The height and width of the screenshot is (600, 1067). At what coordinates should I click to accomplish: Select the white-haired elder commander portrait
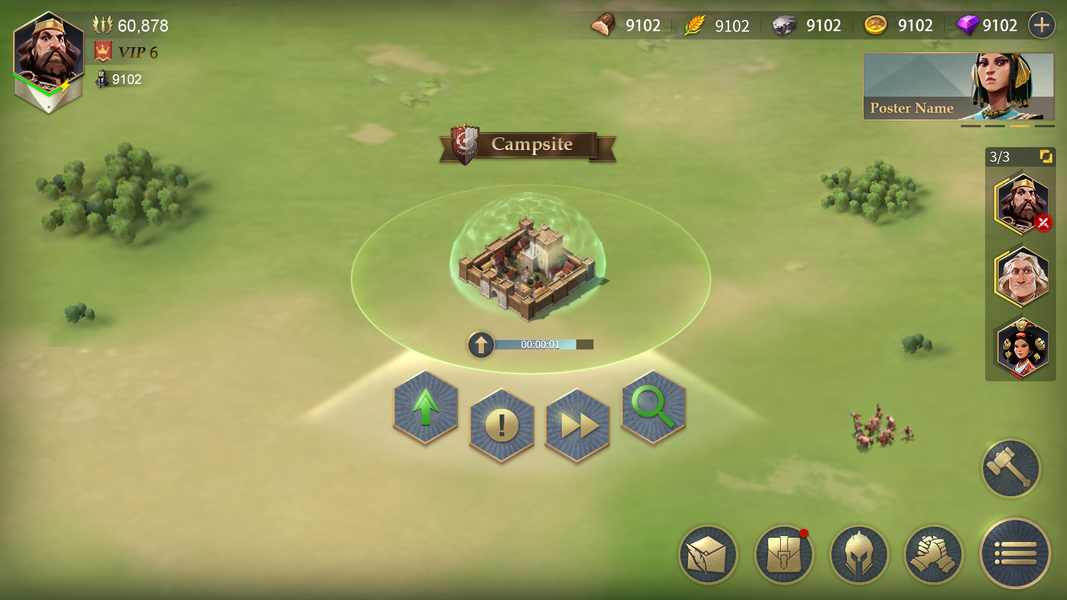pyautogui.click(x=1021, y=275)
